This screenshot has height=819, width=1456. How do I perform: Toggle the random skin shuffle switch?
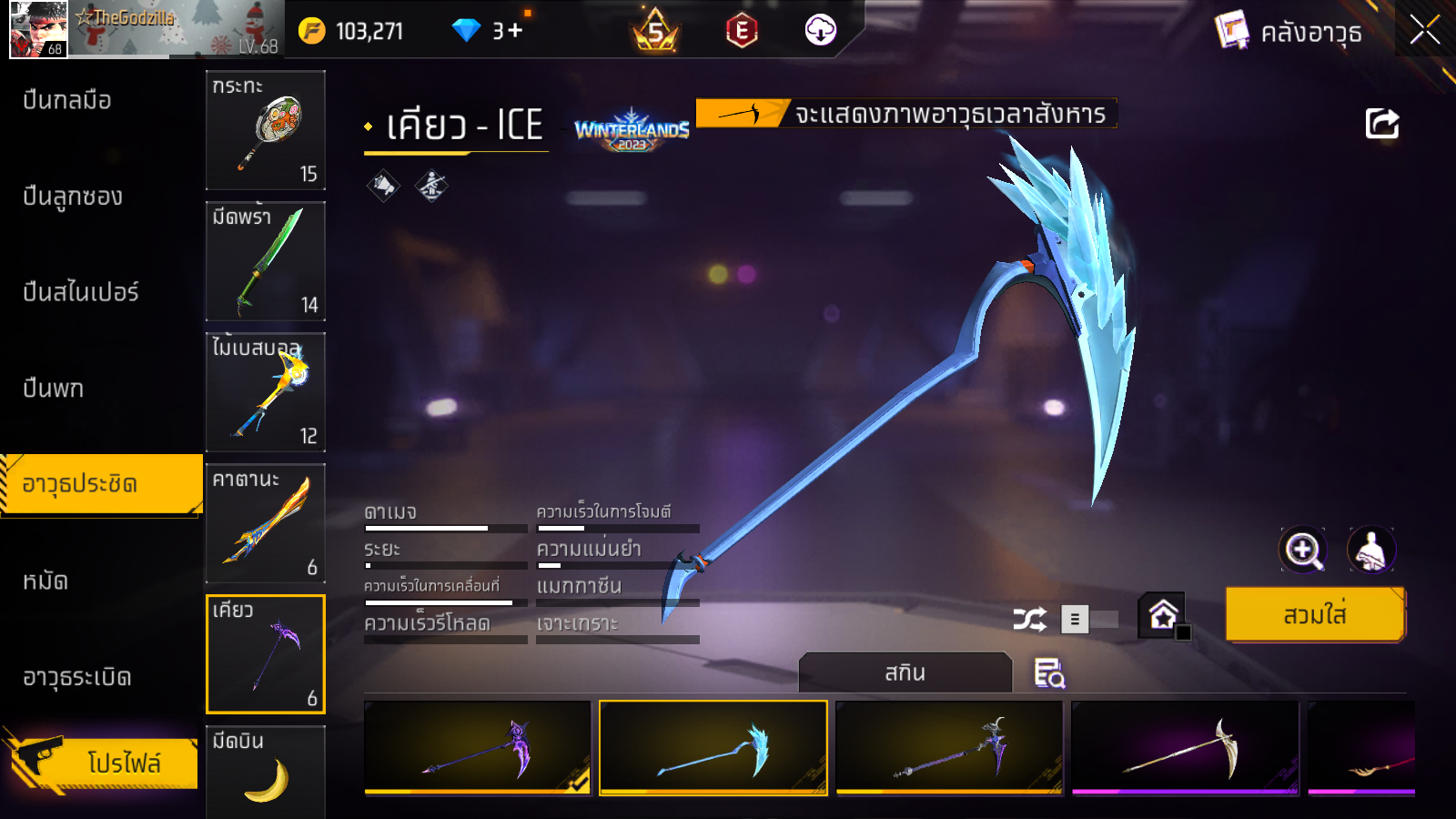pos(1090,620)
